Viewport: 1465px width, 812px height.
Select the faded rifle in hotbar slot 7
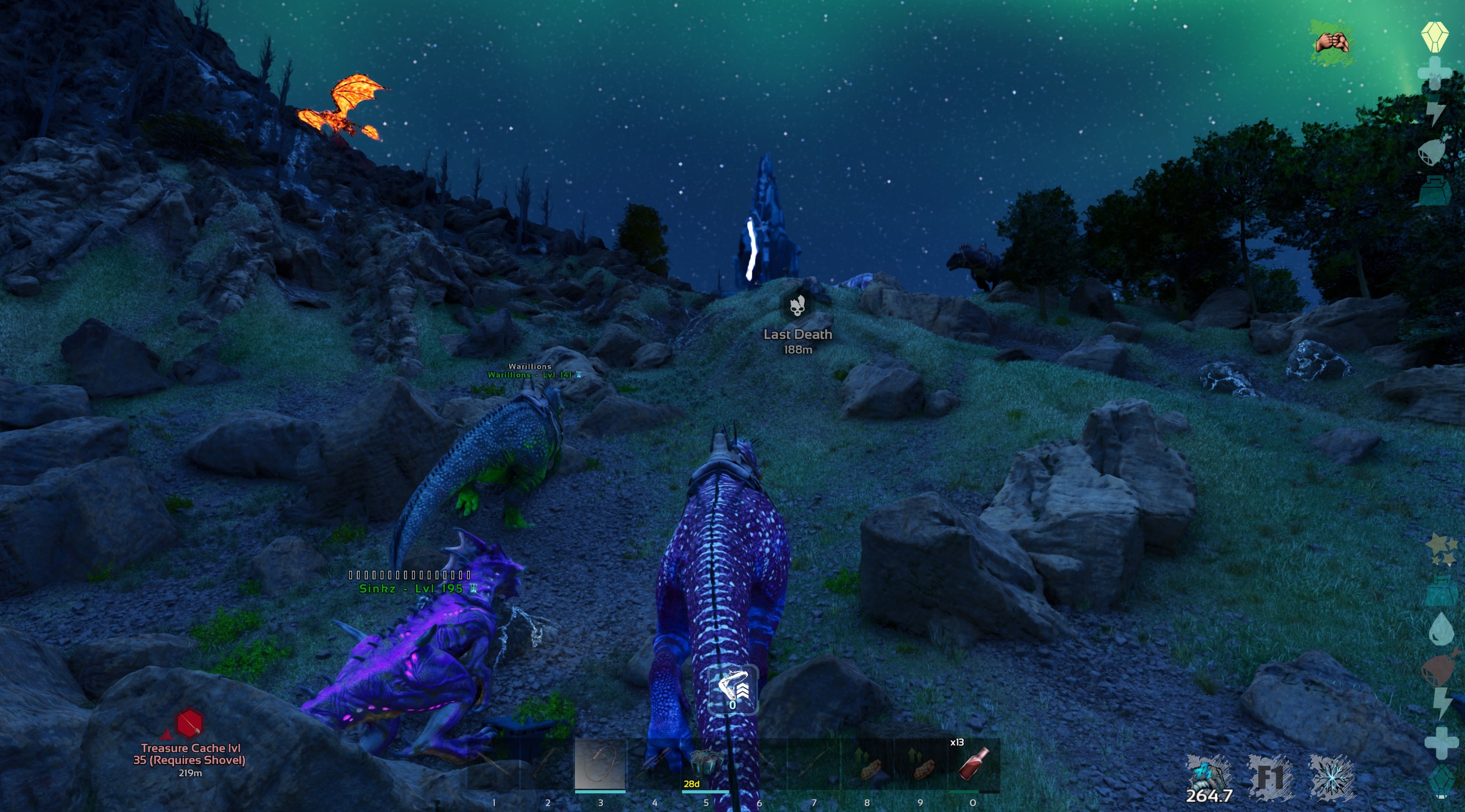[813, 764]
